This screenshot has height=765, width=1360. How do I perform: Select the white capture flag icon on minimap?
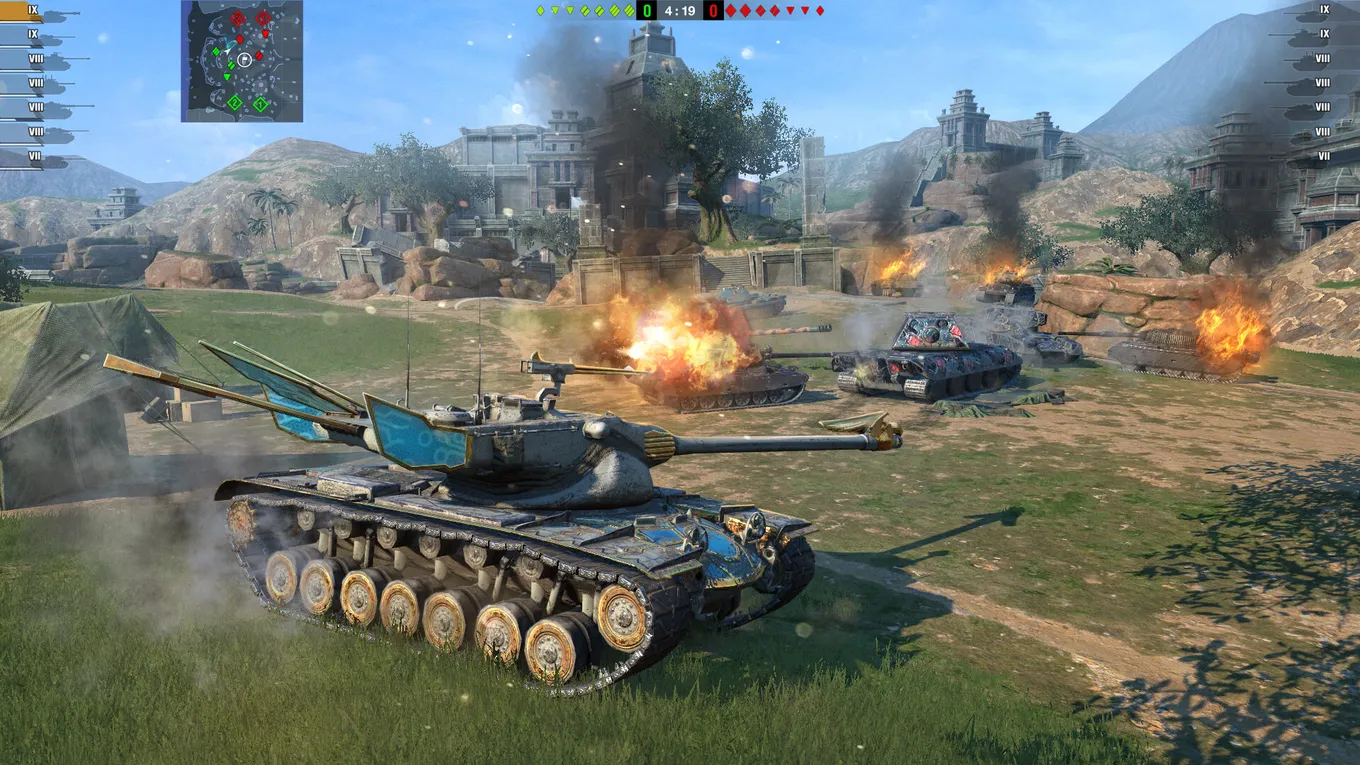click(245, 60)
